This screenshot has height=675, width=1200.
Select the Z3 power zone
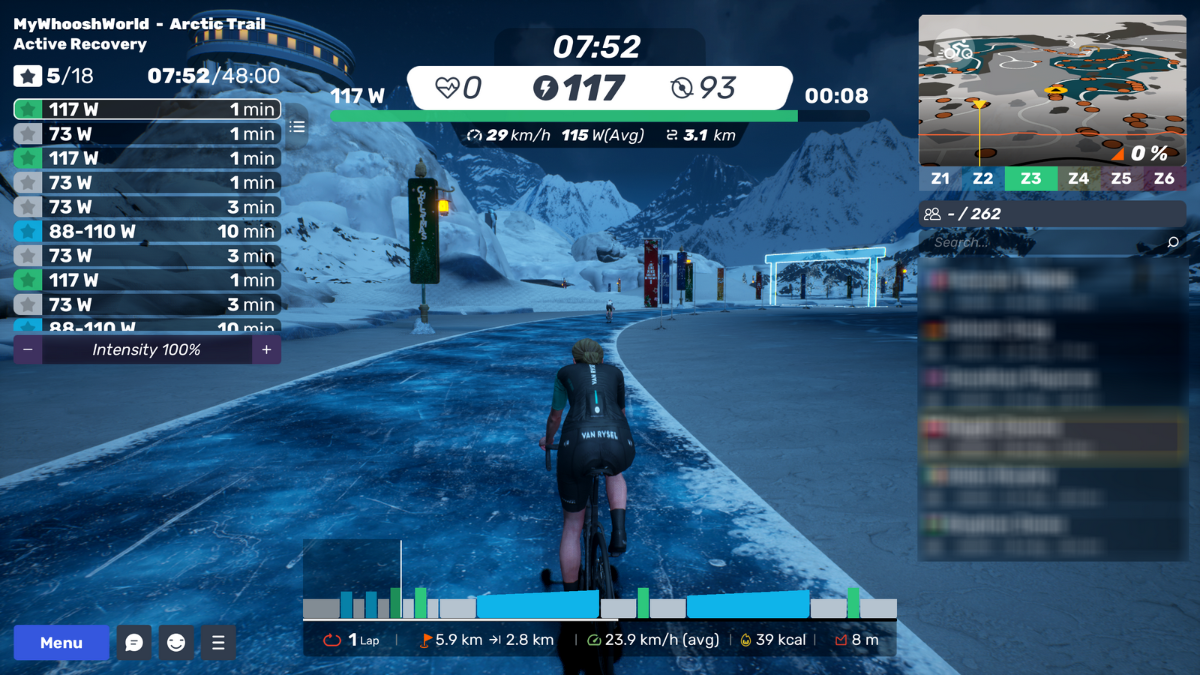(1030, 179)
